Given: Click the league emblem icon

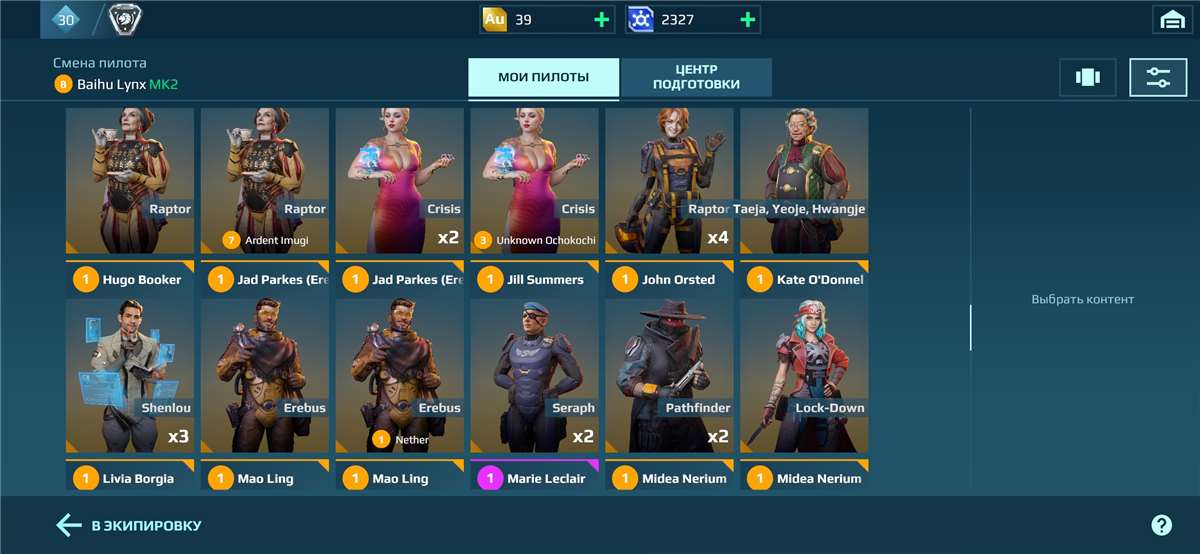Looking at the screenshot, I should coord(124,19).
